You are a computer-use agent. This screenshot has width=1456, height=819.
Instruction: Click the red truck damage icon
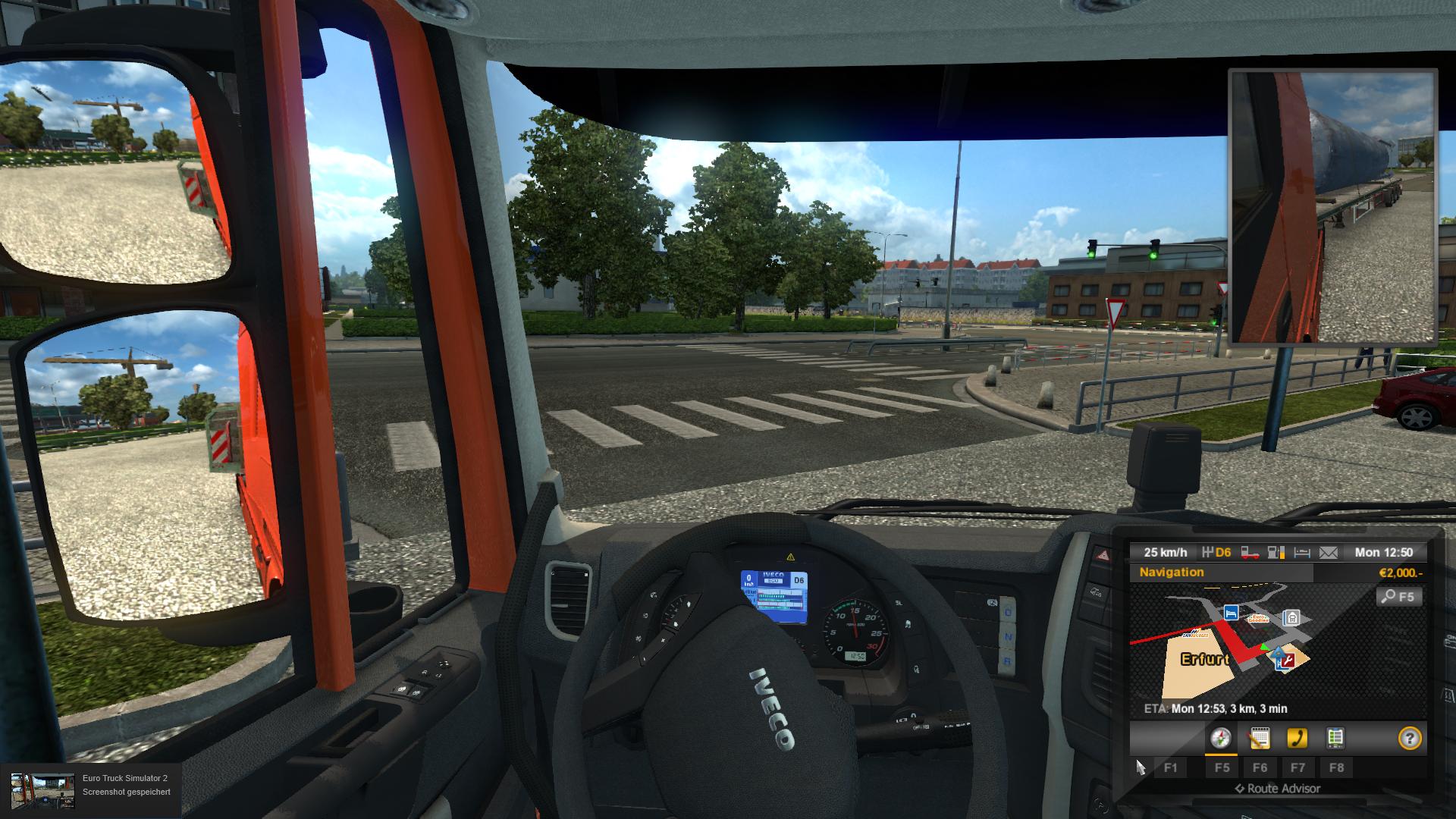click(1250, 553)
